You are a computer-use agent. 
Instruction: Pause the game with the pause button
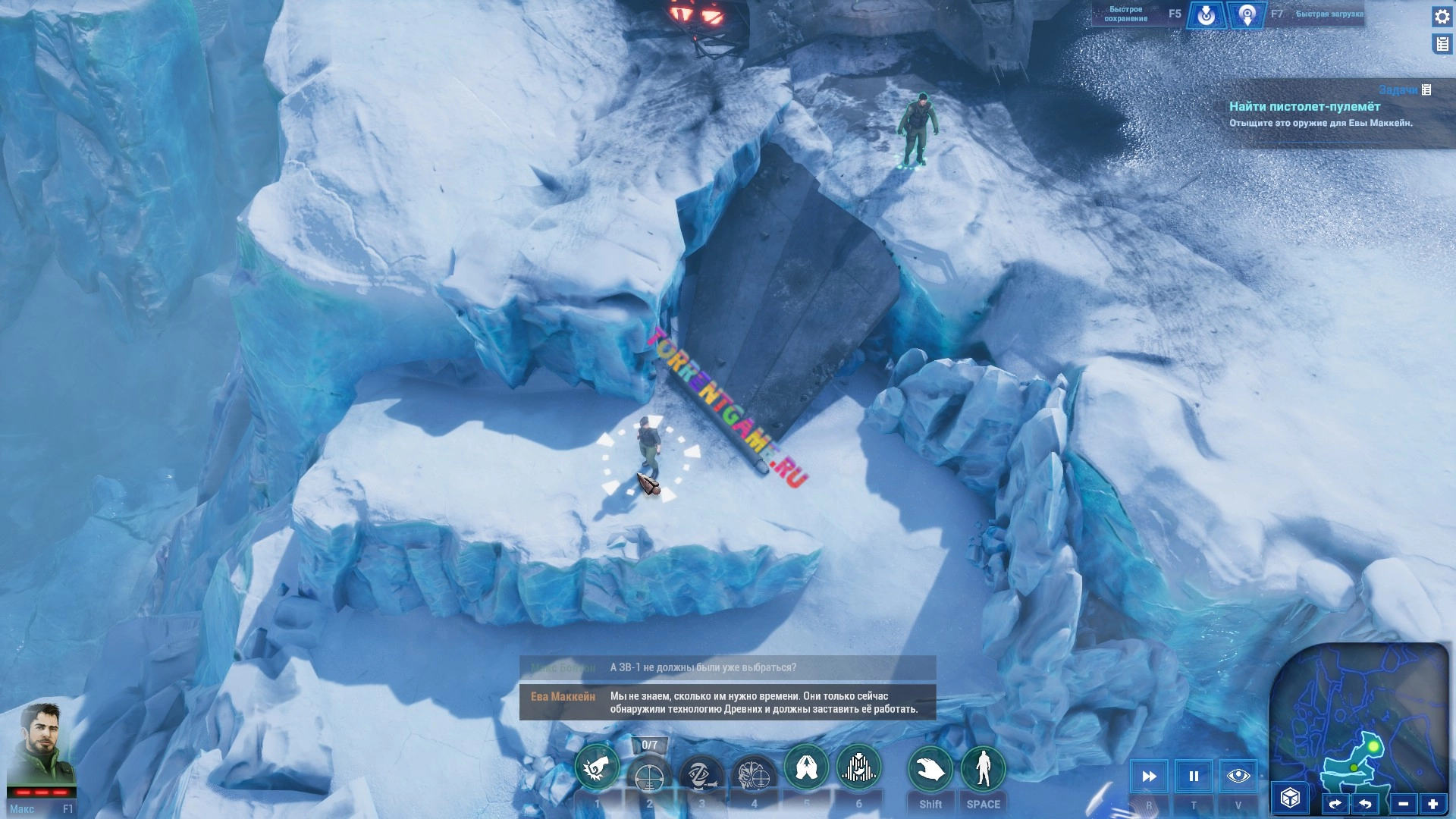[1194, 776]
